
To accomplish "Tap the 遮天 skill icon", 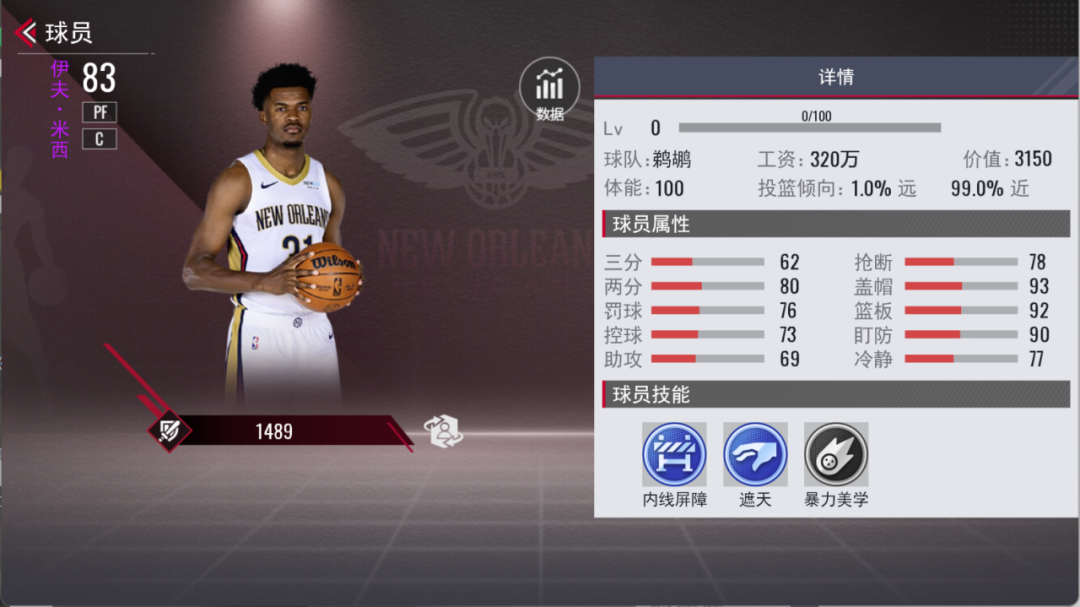I will click(x=755, y=454).
